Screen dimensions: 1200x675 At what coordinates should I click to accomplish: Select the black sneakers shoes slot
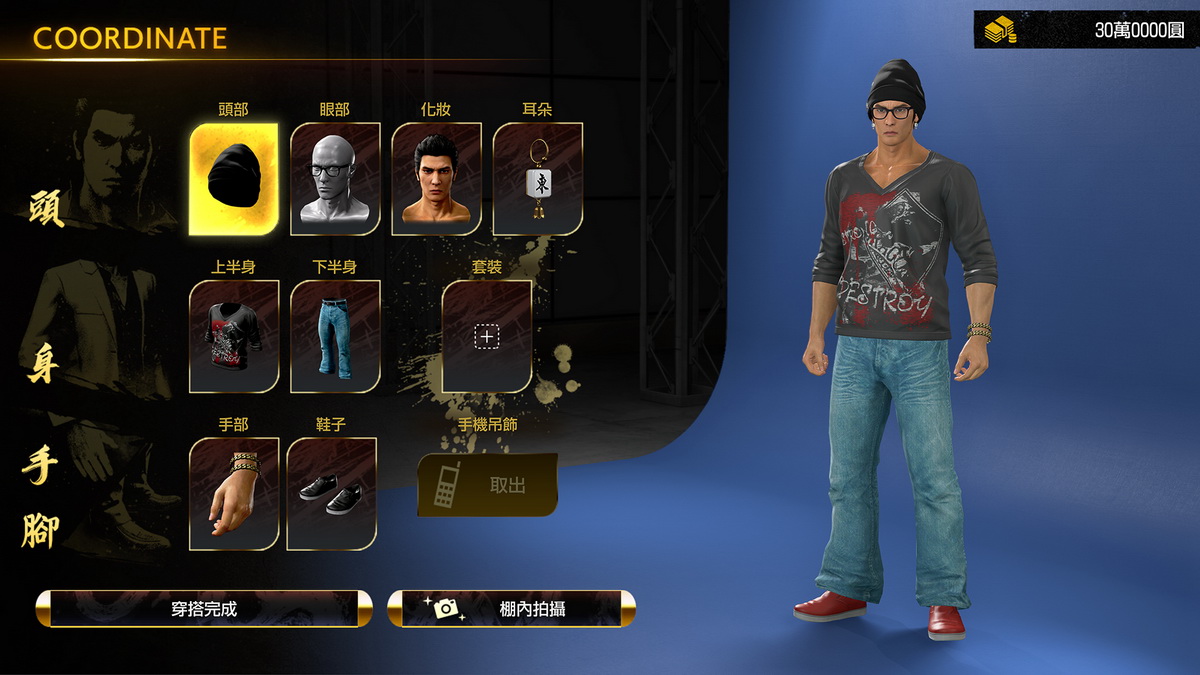[x=332, y=493]
